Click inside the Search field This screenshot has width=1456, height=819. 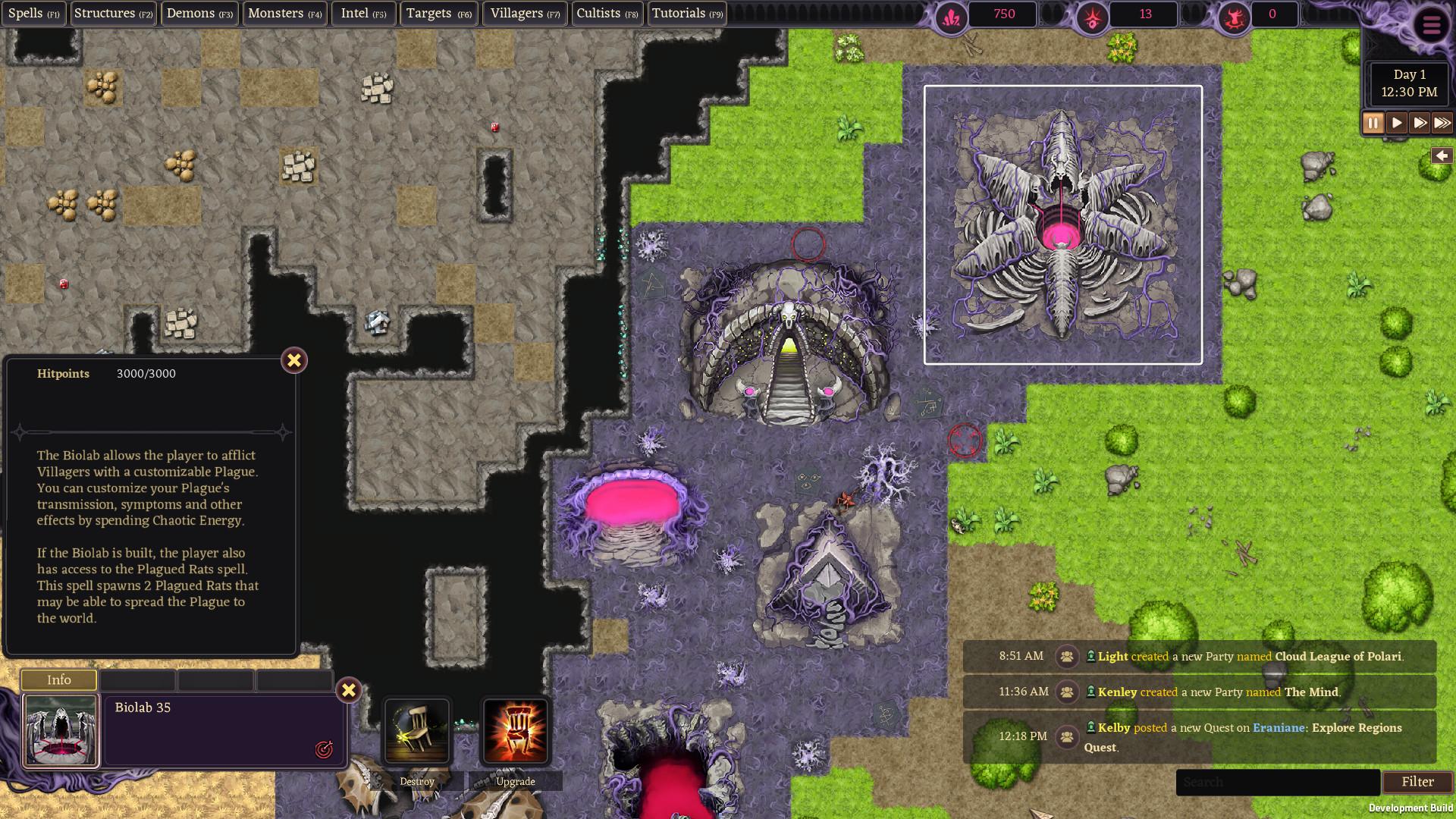(1278, 782)
